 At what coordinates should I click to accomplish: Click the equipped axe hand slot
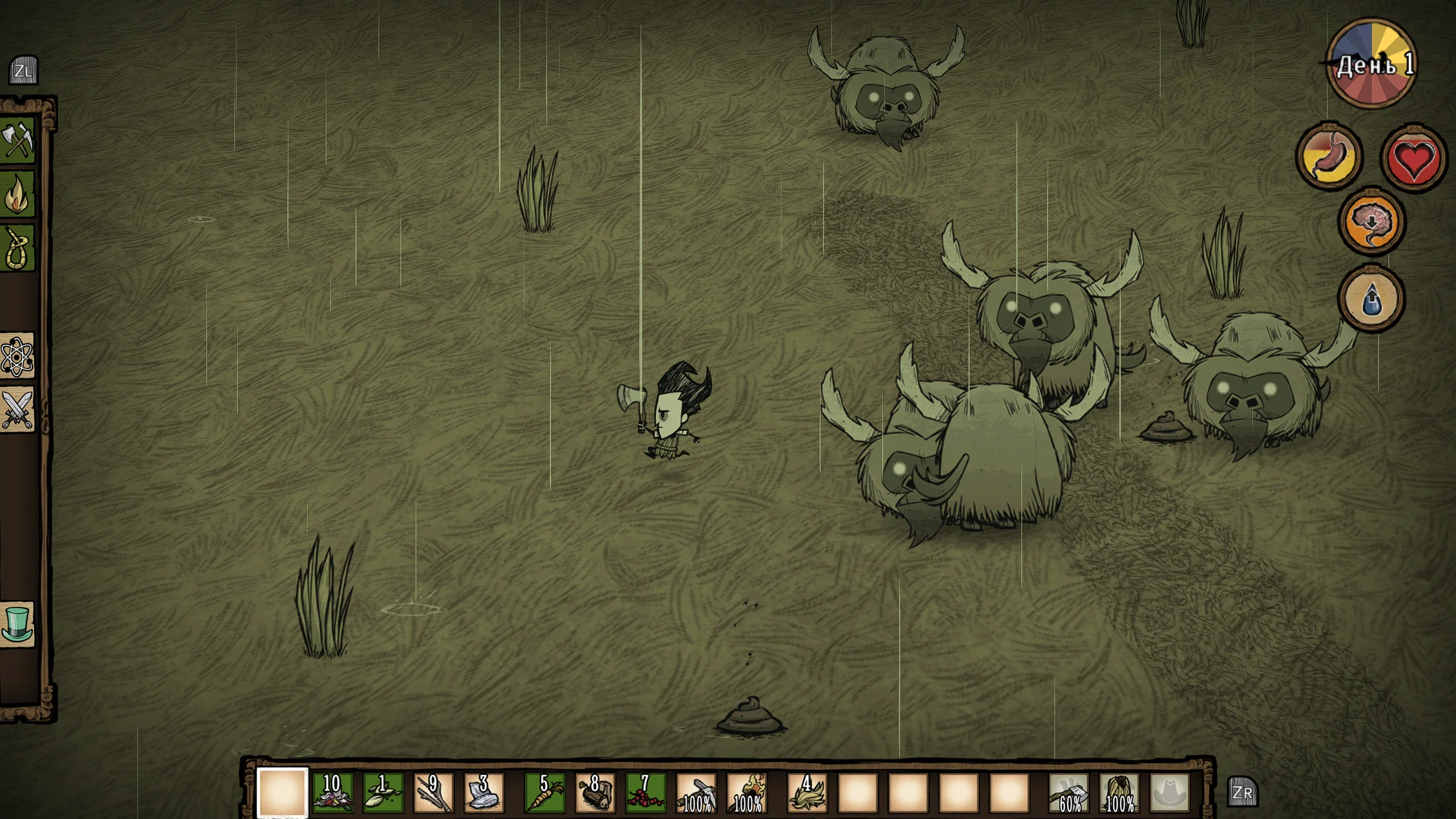(x=1069, y=792)
